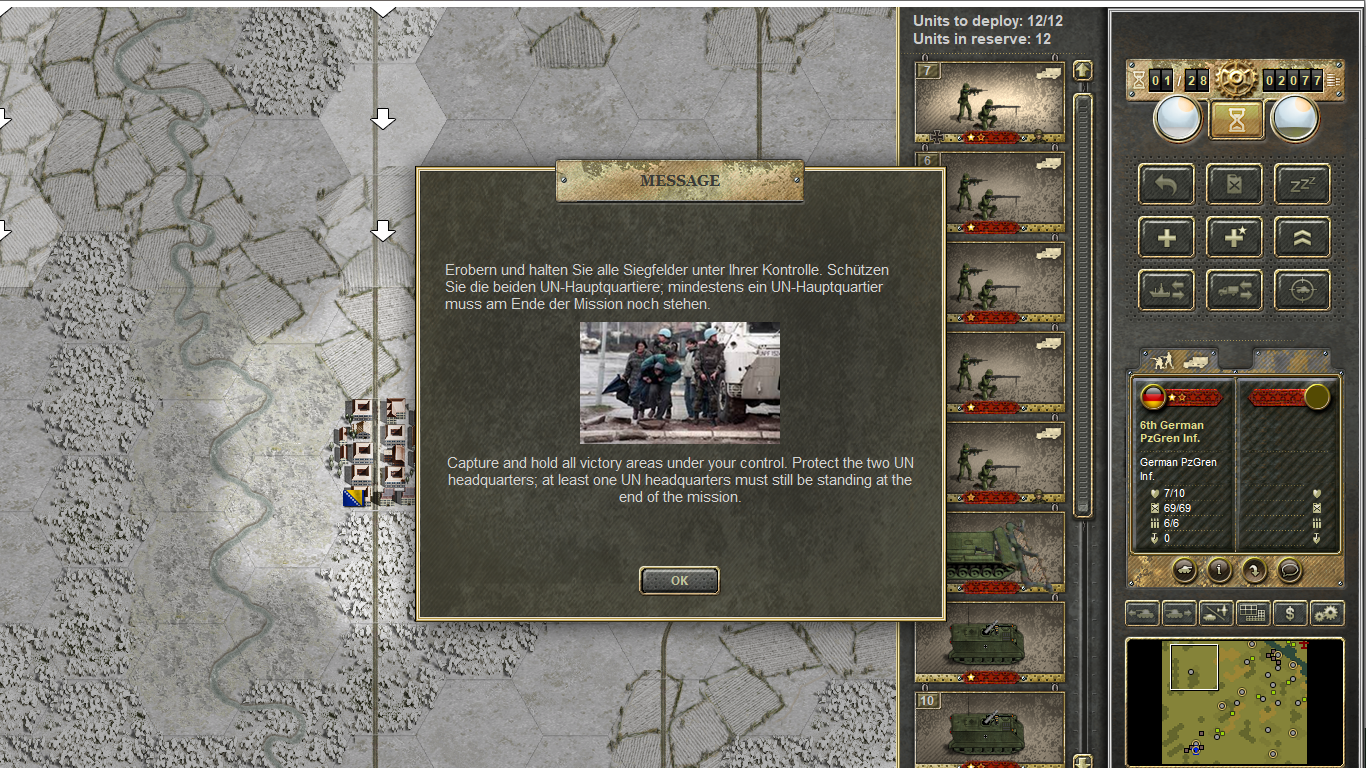This screenshot has width=1366, height=768.
Task: Put the unit to sleep (ZZZ button)
Action: point(1302,184)
